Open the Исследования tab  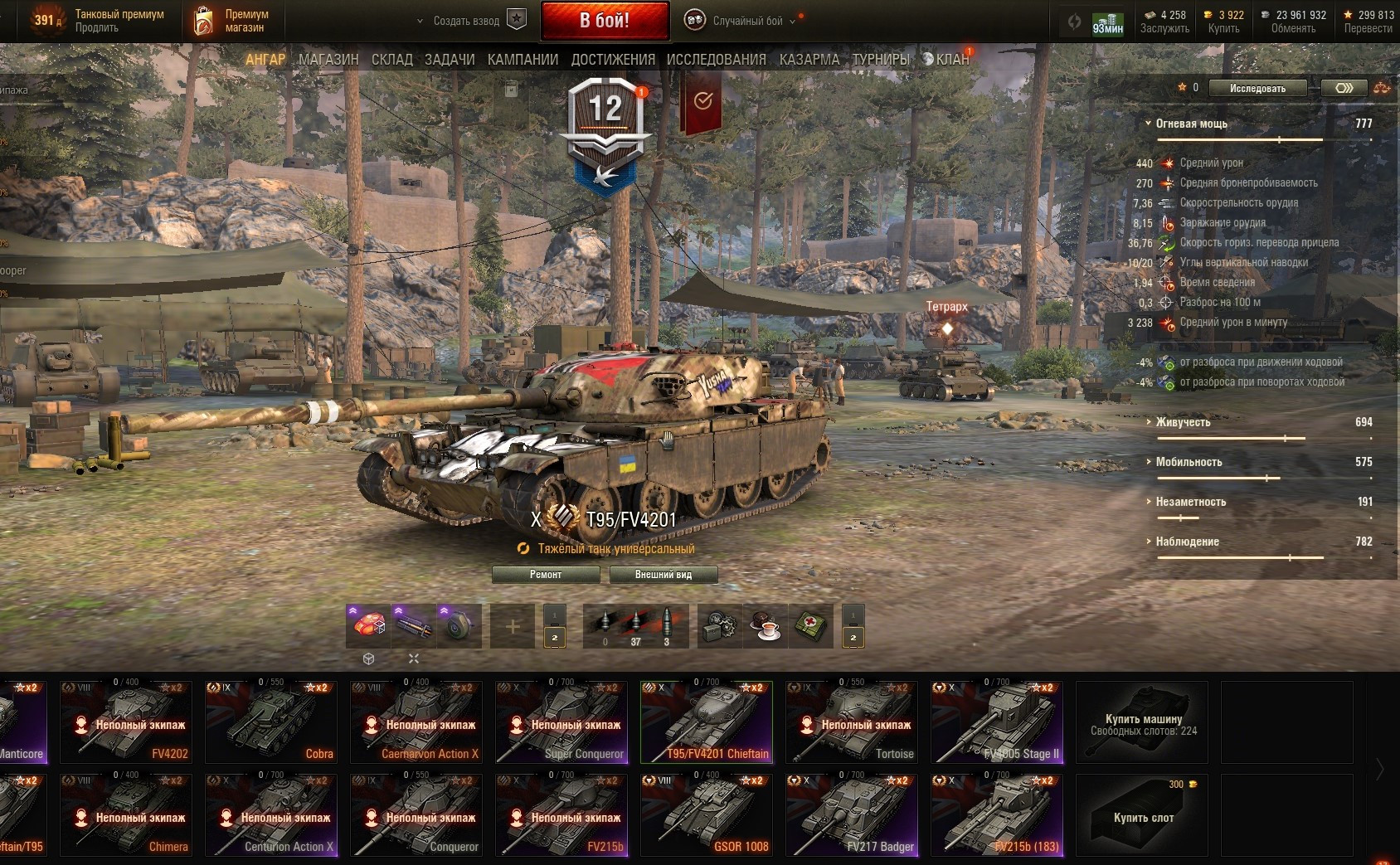(716, 60)
